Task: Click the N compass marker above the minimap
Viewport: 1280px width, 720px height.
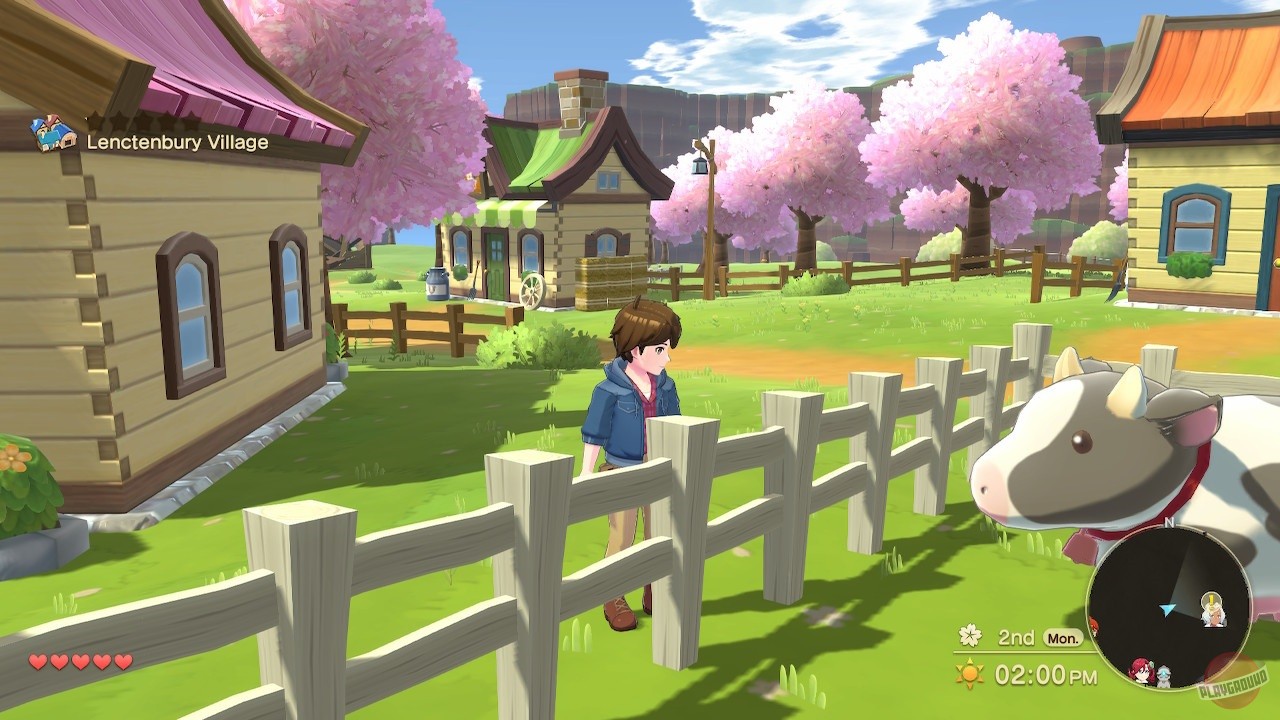Action: pyautogui.click(x=1169, y=523)
